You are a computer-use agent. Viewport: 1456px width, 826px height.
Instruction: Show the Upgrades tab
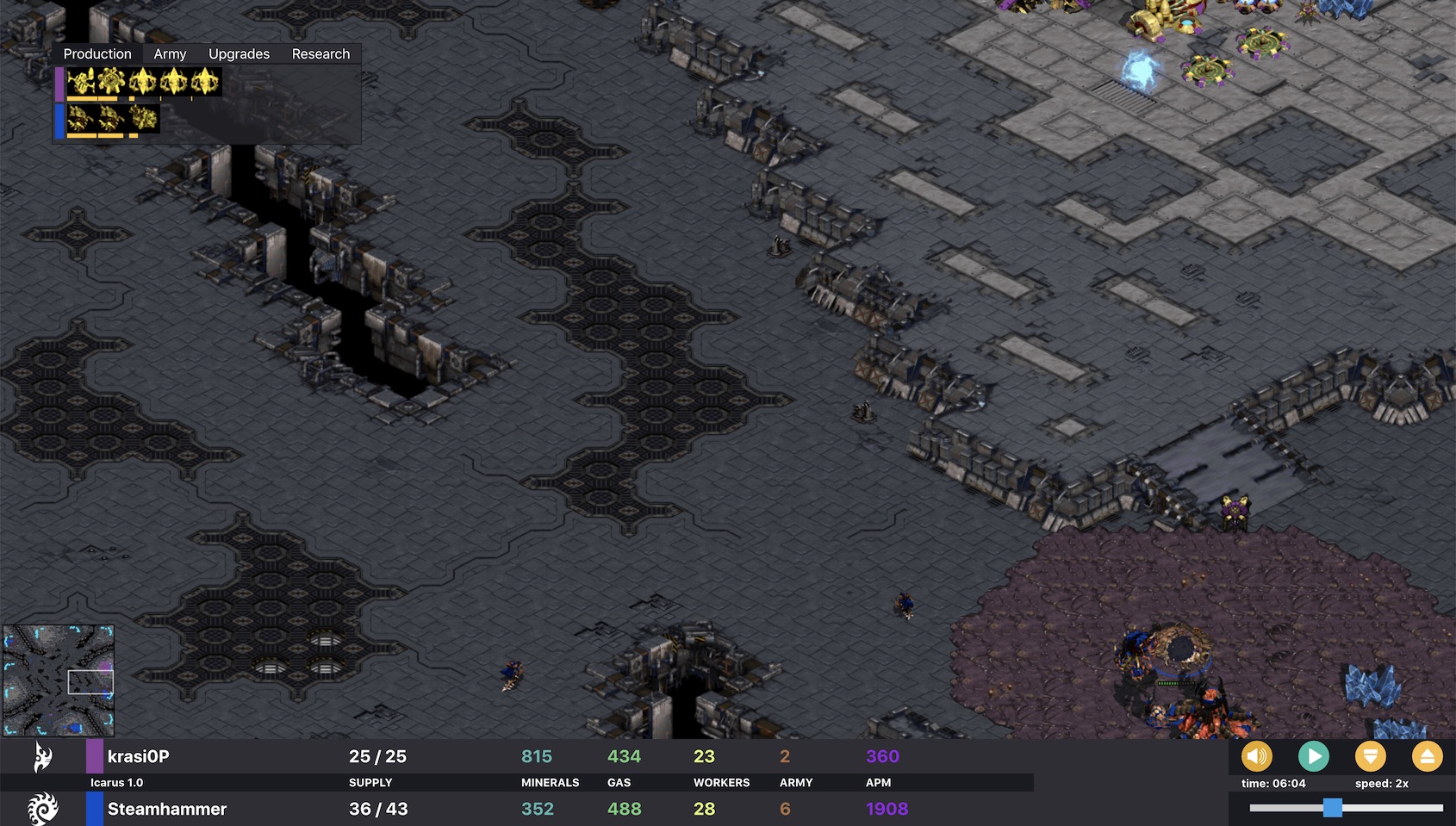(x=239, y=54)
